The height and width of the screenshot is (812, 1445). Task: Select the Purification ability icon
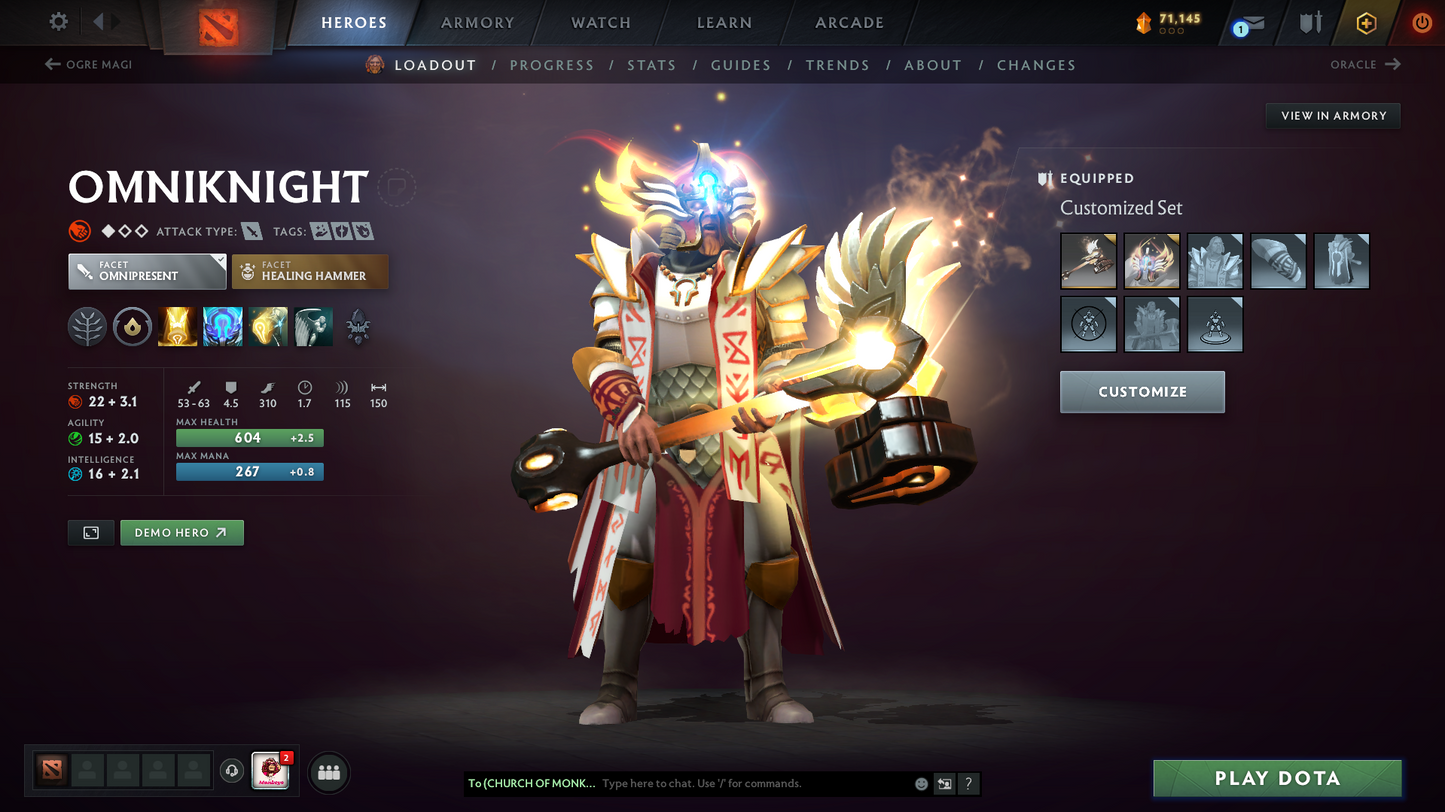[178, 327]
